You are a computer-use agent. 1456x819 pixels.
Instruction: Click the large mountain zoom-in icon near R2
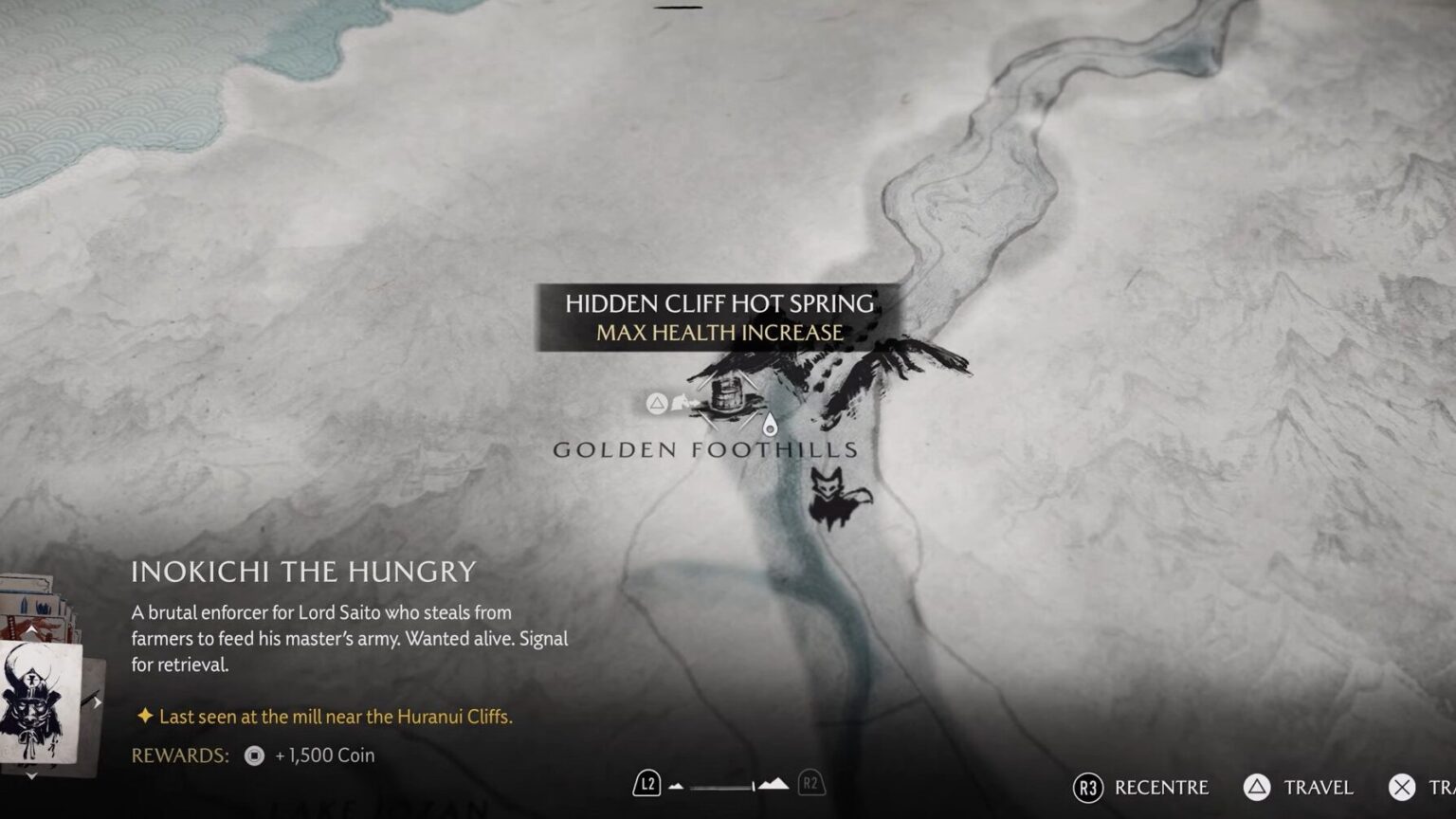(774, 784)
